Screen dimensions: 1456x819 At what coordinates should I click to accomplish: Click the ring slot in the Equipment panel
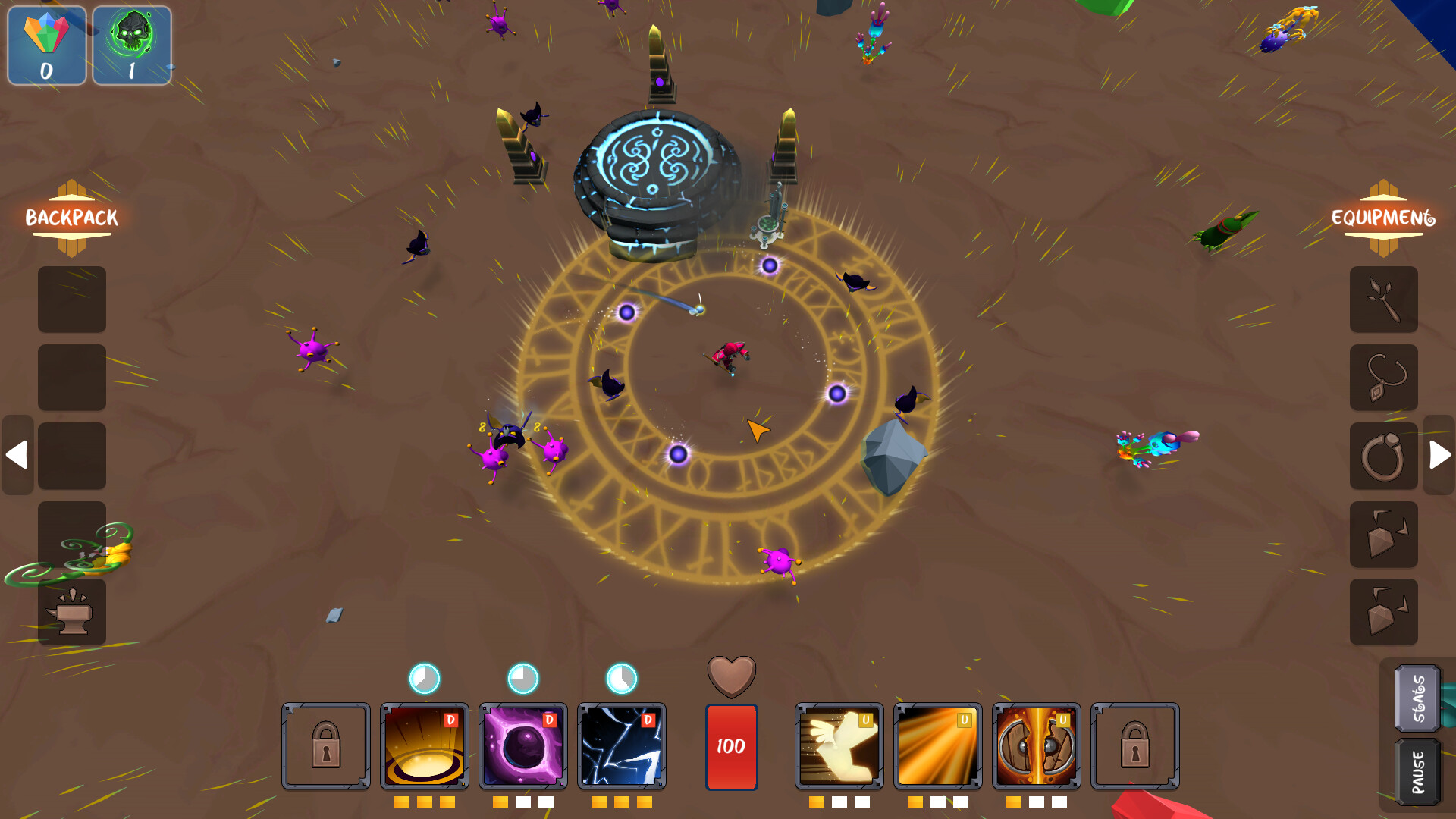pos(1384,456)
